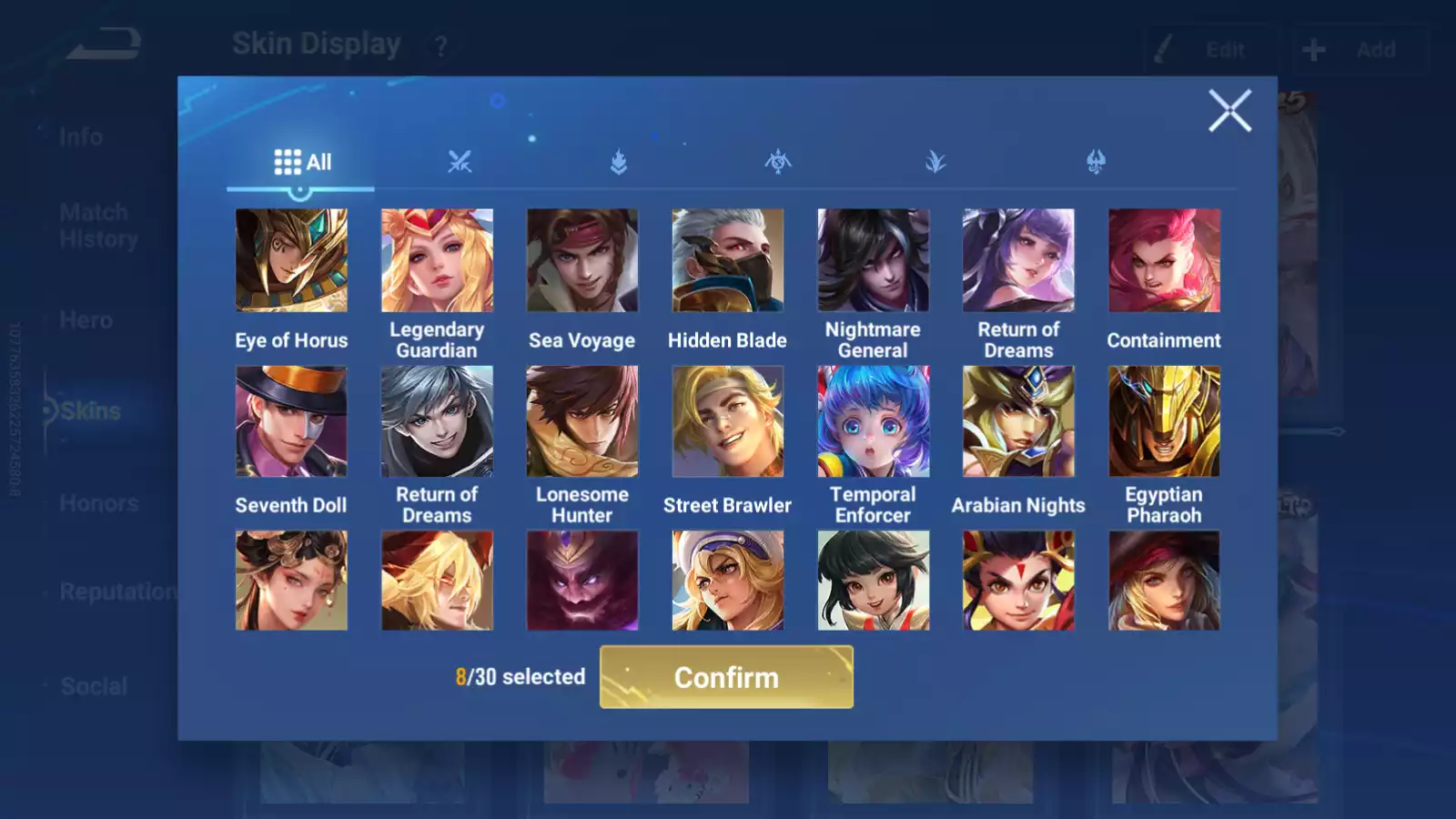Select the support plant filter icon
The height and width of the screenshot is (819, 1456).
click(x=937, y=162)
